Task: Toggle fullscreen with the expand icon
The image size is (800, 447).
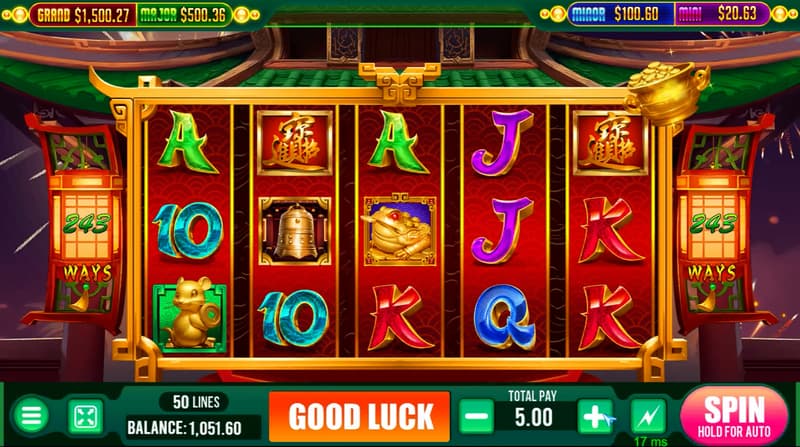Action: pyautogui.click(x=84, y=416)
